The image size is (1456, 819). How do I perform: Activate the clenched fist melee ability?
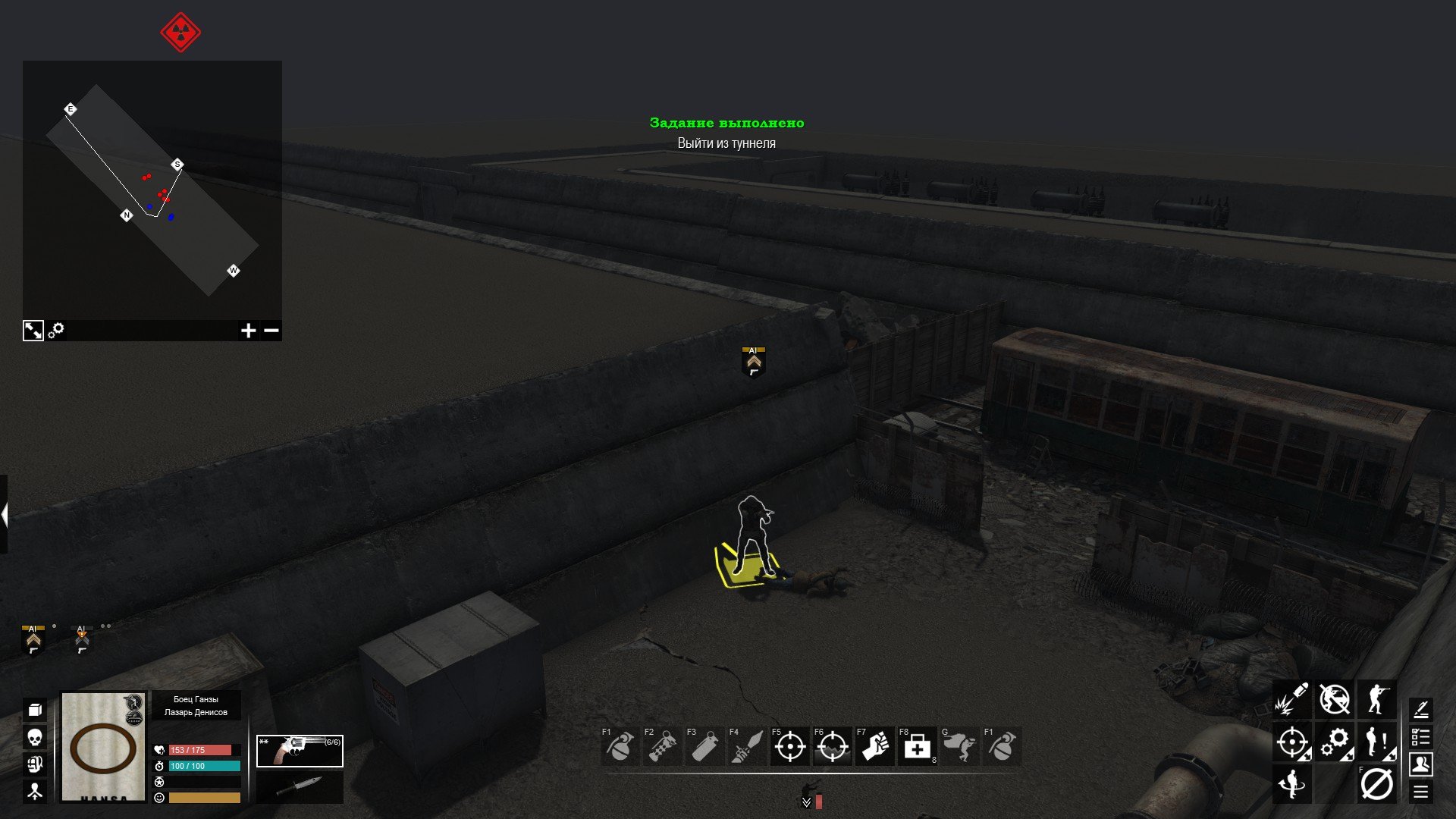pos(874,747)
